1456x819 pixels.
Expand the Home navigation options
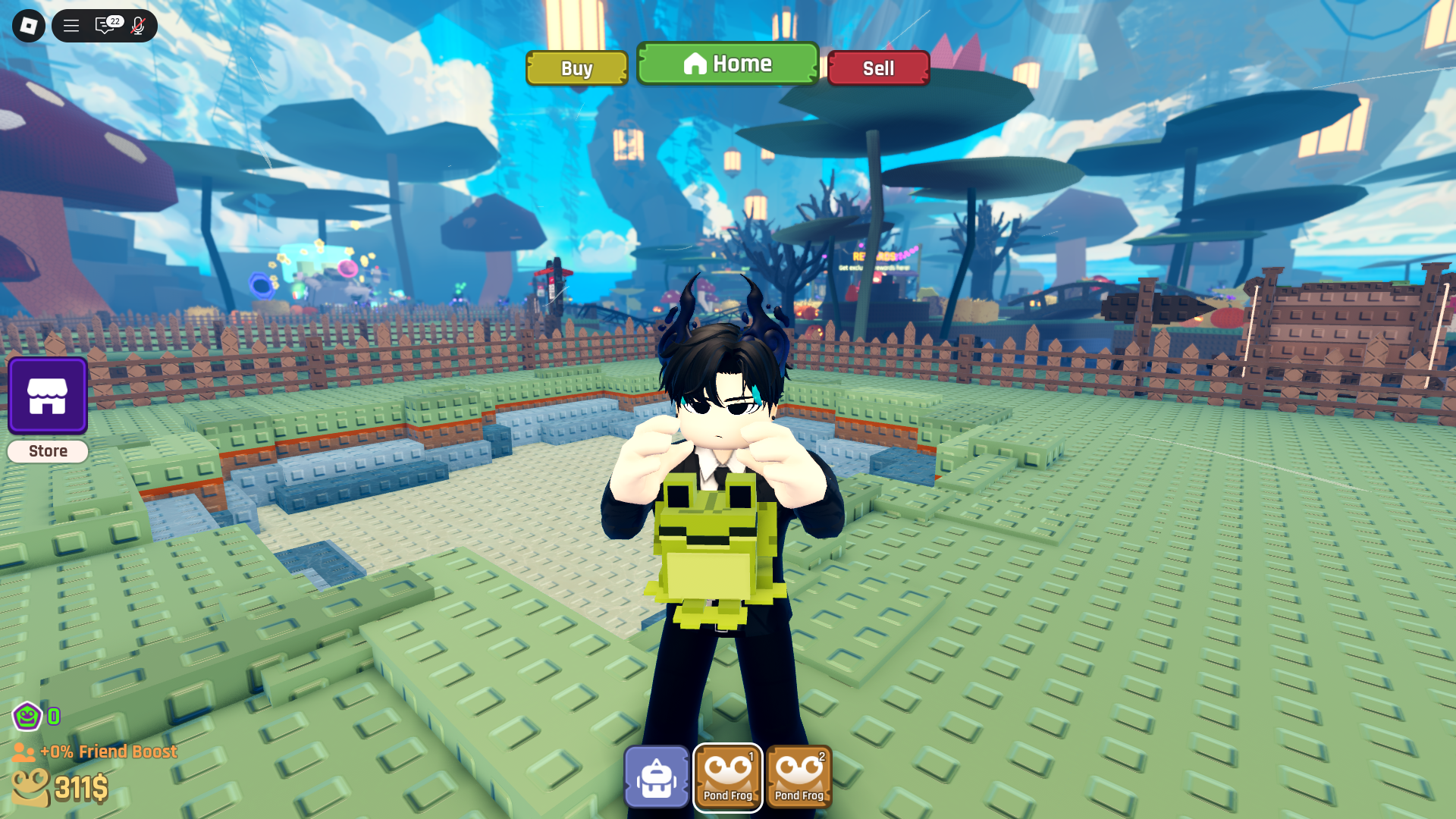point(727,64)
